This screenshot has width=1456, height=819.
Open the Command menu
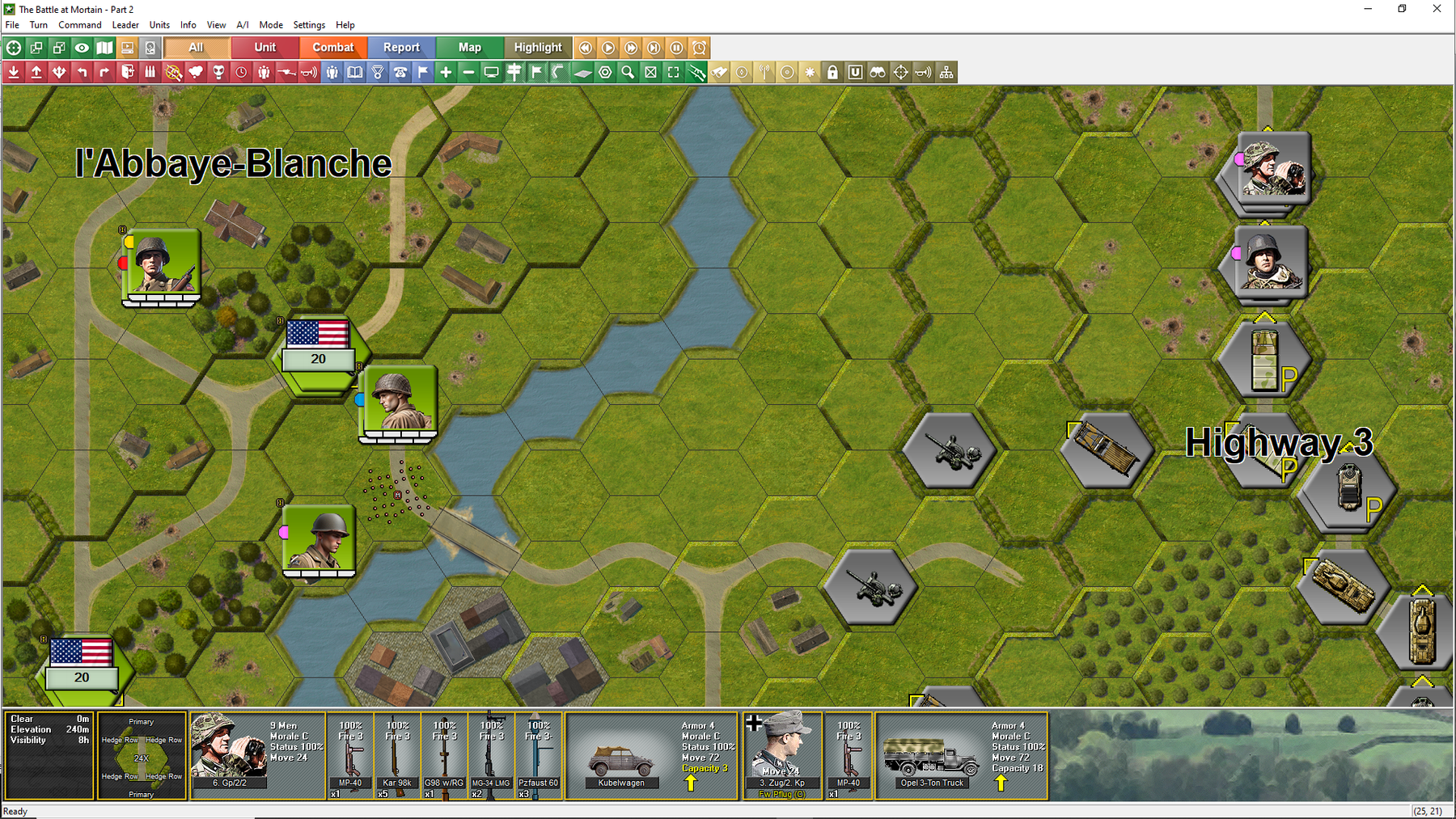point(79,25)
